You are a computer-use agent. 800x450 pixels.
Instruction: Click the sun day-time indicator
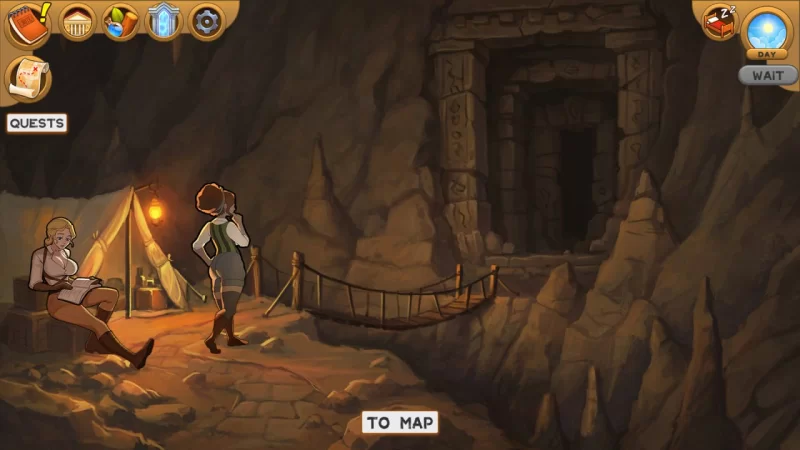[x=768, y=30]
